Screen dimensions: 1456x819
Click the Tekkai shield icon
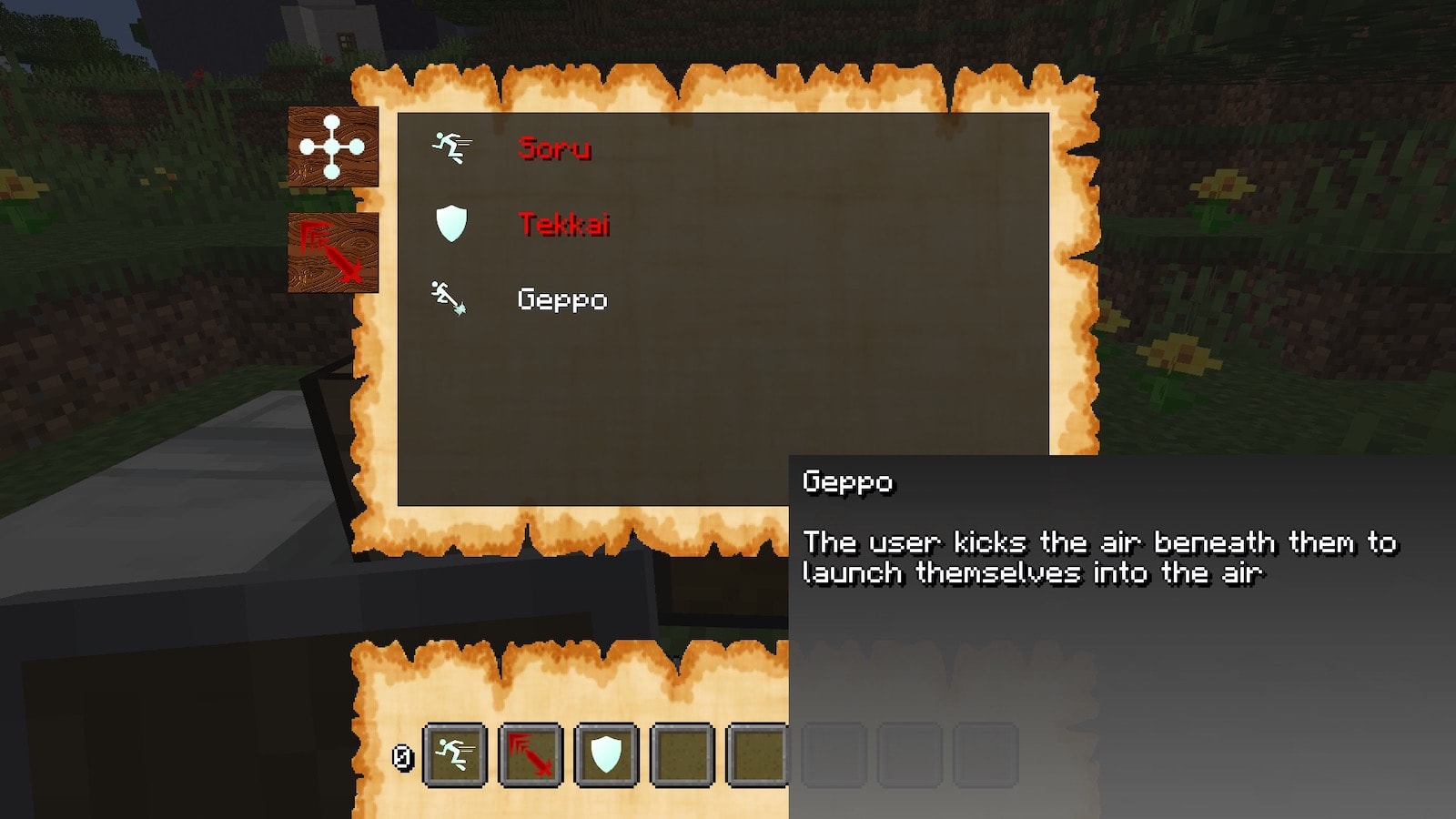(x=451, y=223)
